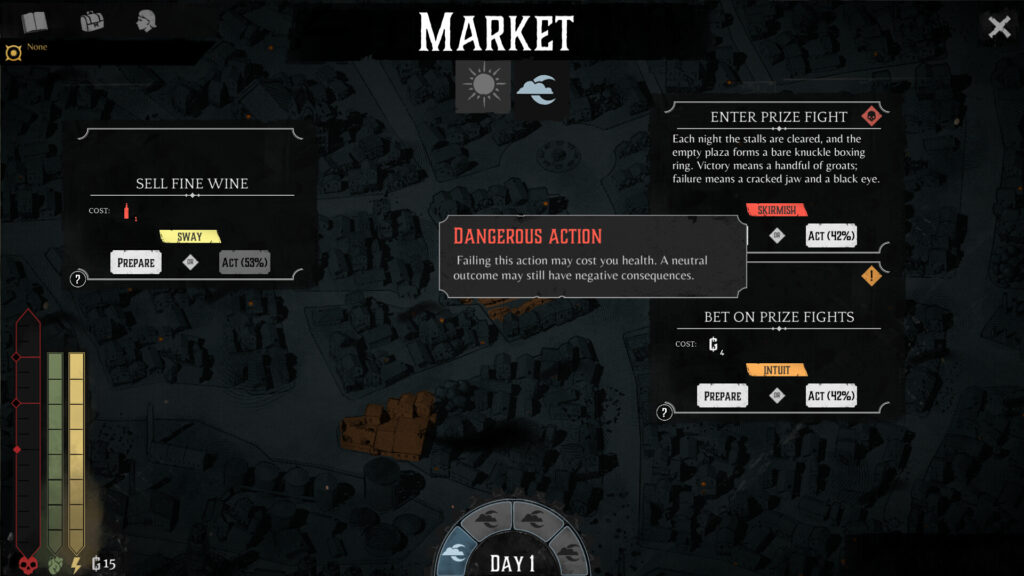Viewport: 1024px width, 576px height.
Task: Show help for Bet on Prize Fights
Action: (x=664, y=412)
